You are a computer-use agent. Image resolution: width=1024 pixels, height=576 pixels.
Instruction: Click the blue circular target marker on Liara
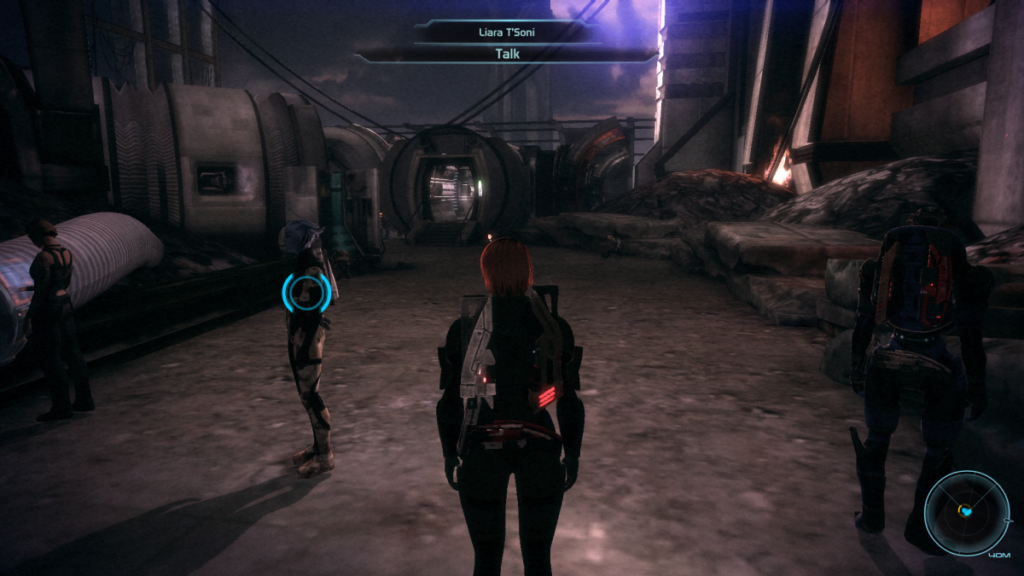point(306,292)
